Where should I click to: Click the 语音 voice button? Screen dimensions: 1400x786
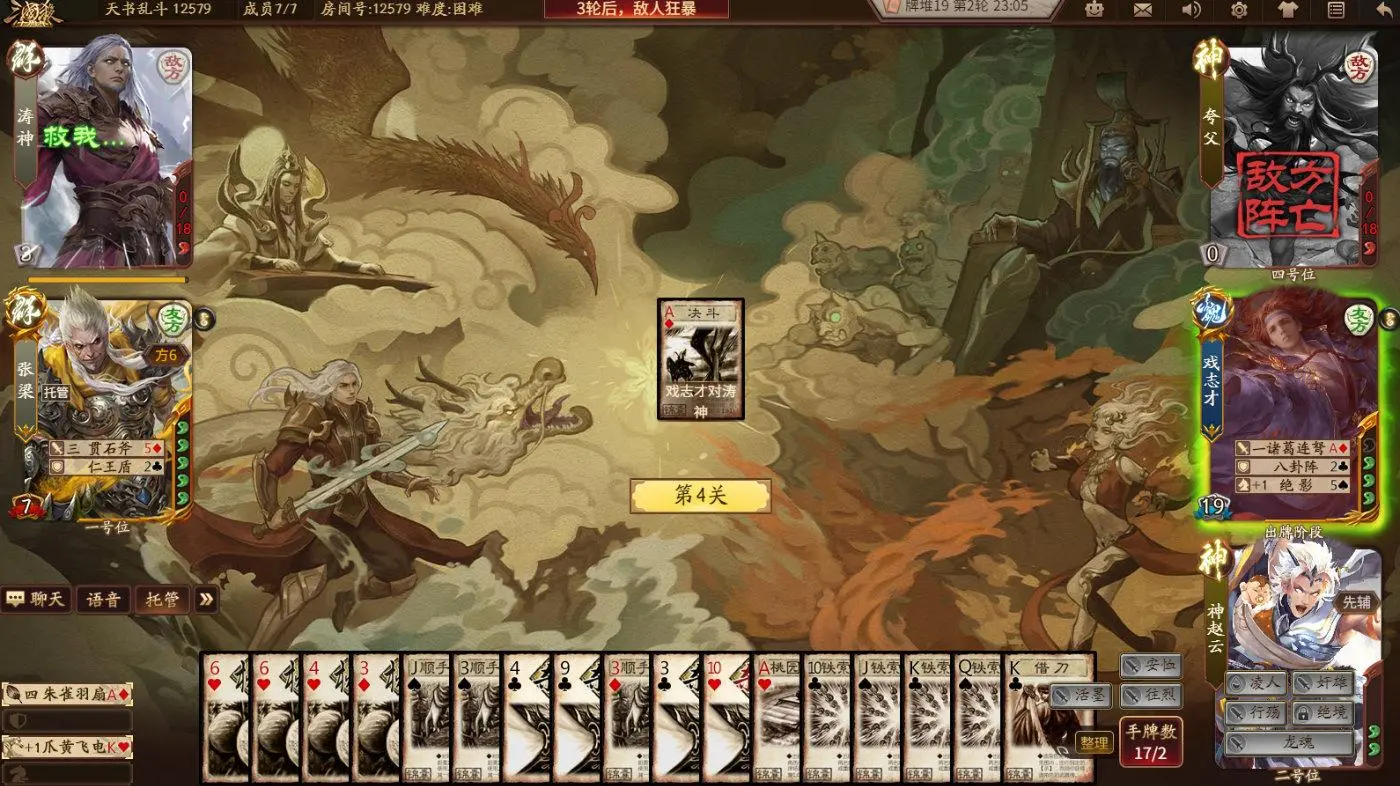click(103, 599)
